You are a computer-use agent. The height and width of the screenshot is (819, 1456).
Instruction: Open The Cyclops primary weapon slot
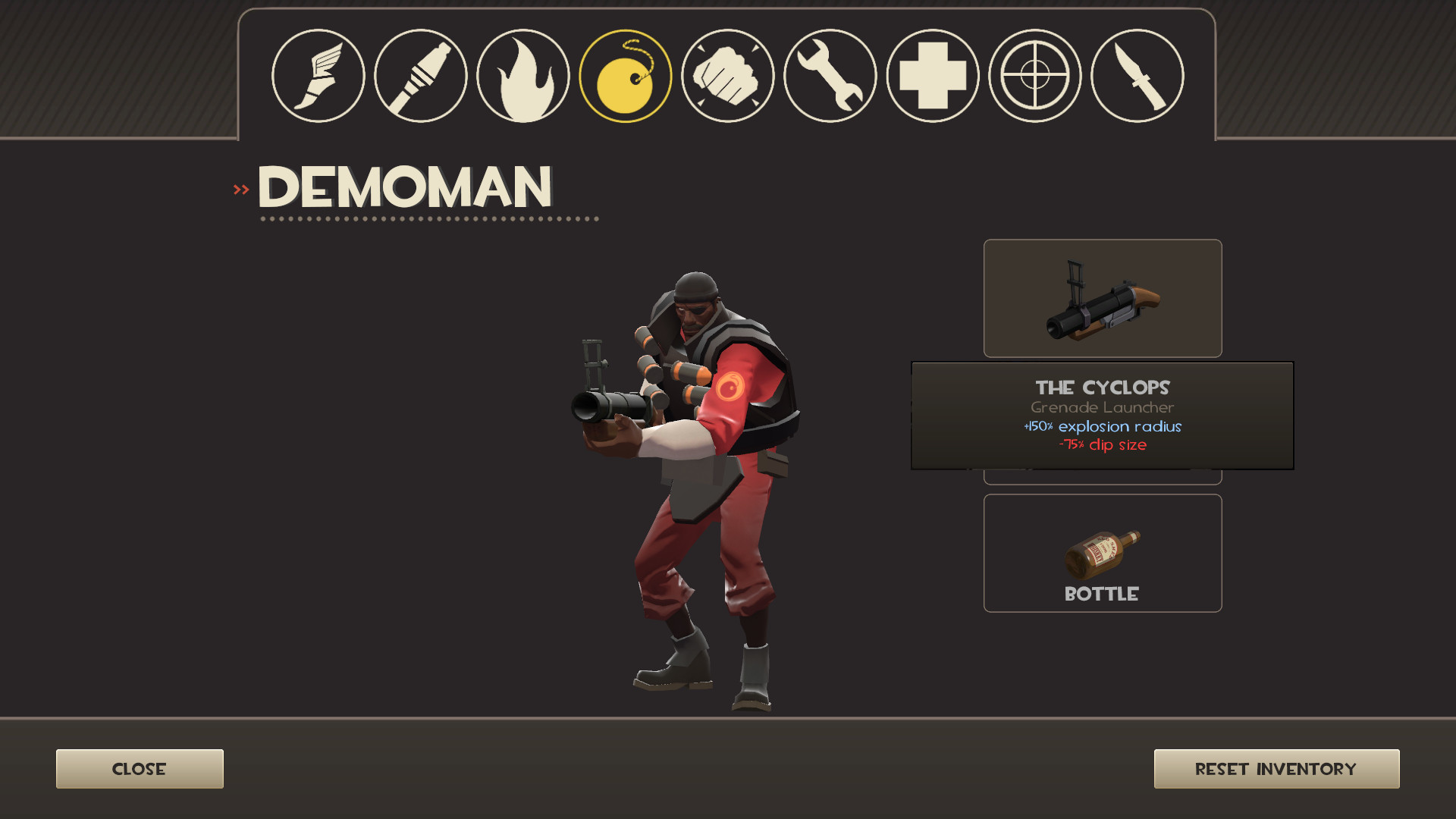coord(1102,297)
